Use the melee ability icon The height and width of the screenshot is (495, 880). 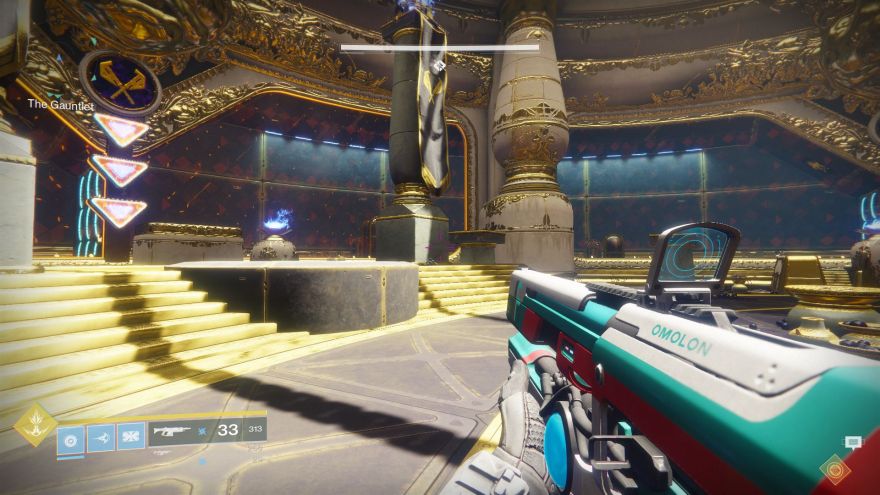click(x=100, y=438)
